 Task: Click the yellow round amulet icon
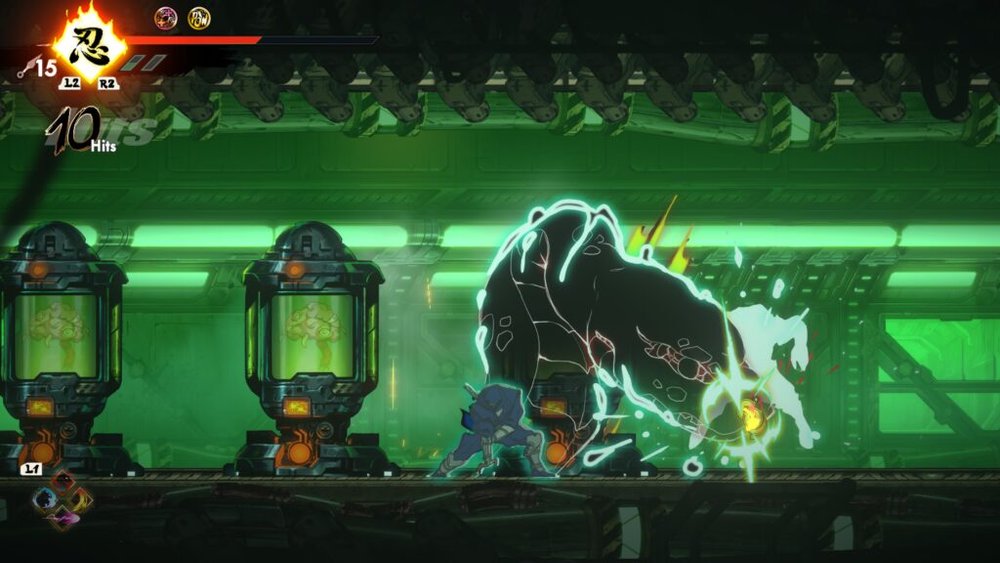click(x=199, y=17)
